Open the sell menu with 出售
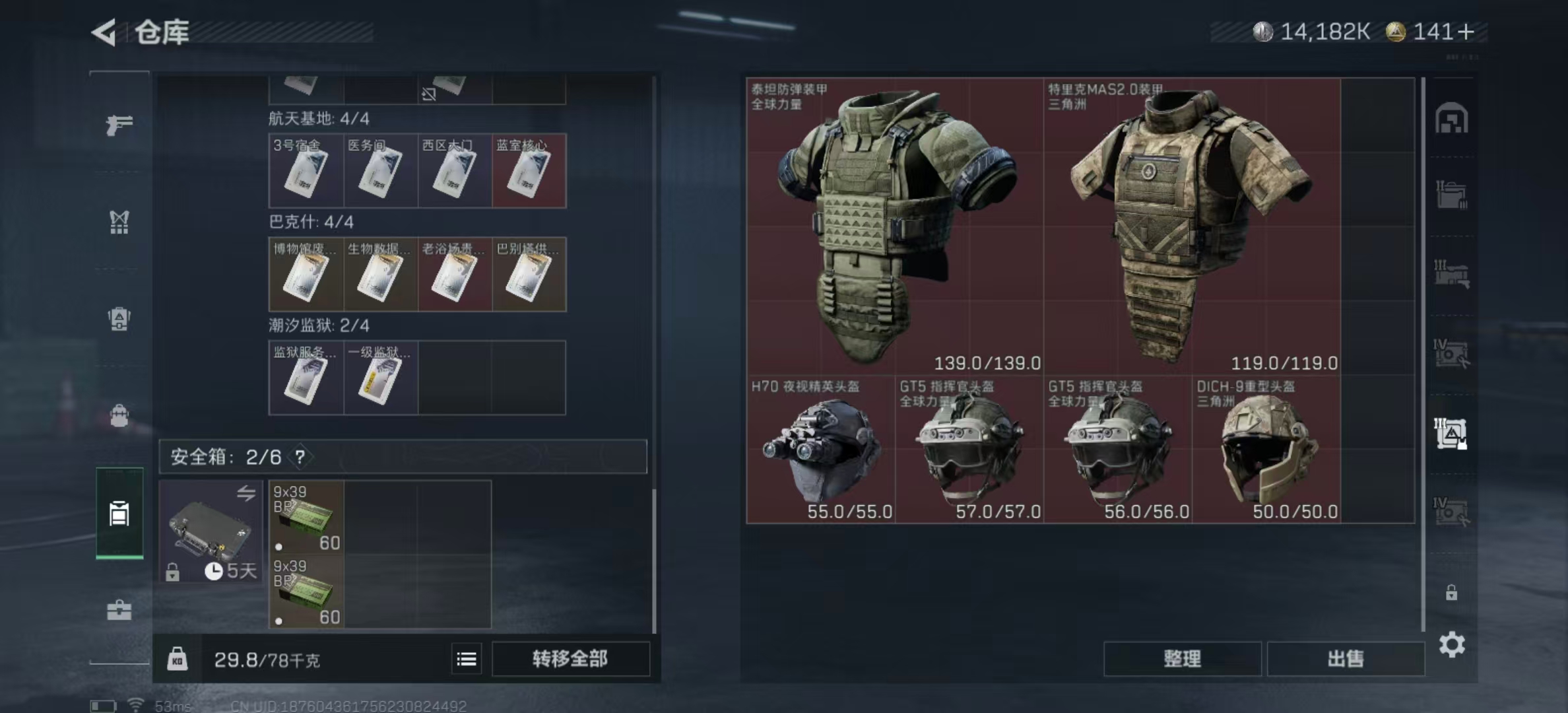Screen dimensions: 1568x713 coord(1346,659)
